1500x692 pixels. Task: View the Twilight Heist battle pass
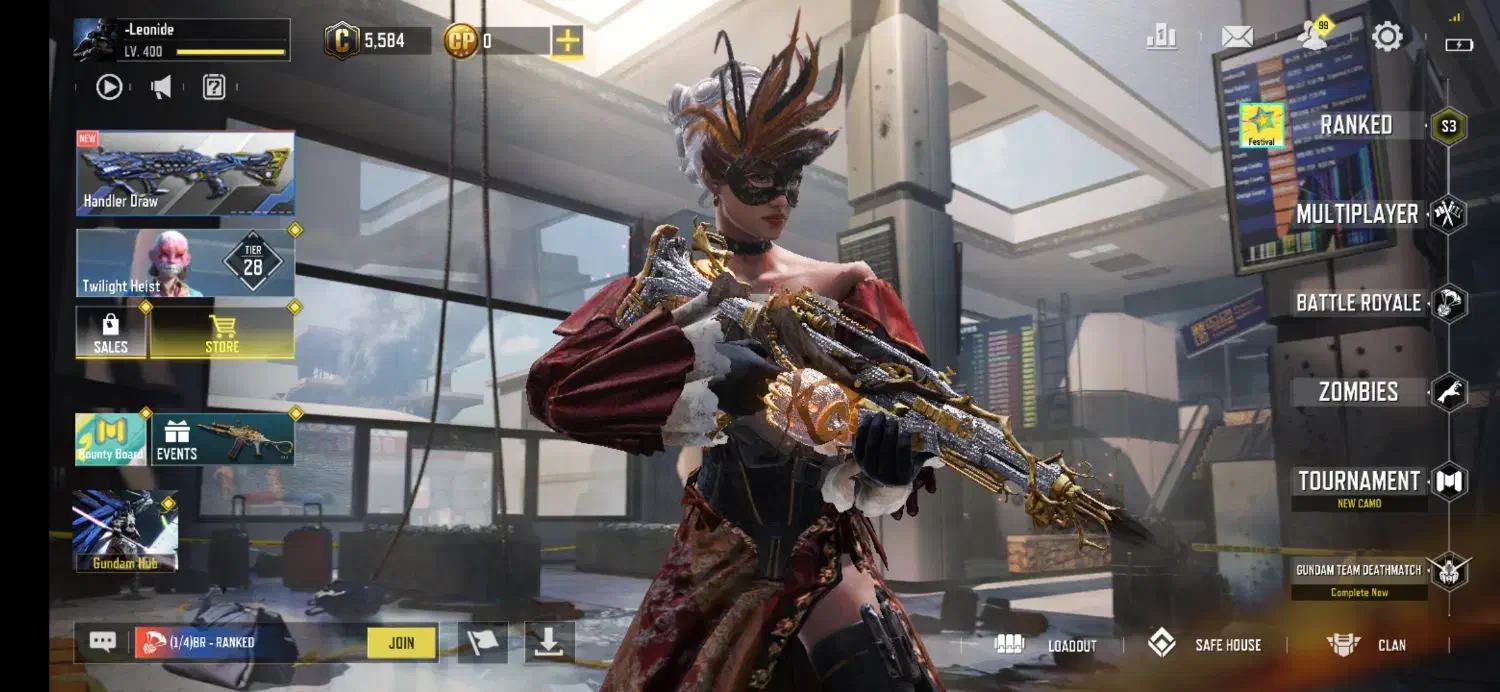click(x=185, y=263)
